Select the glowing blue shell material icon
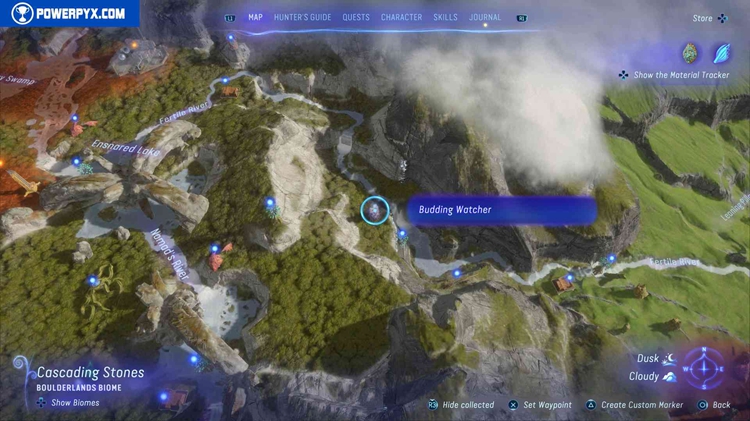The height and width of the screenshot is (421, 750). pyautogui.click(x=721, y=52)
